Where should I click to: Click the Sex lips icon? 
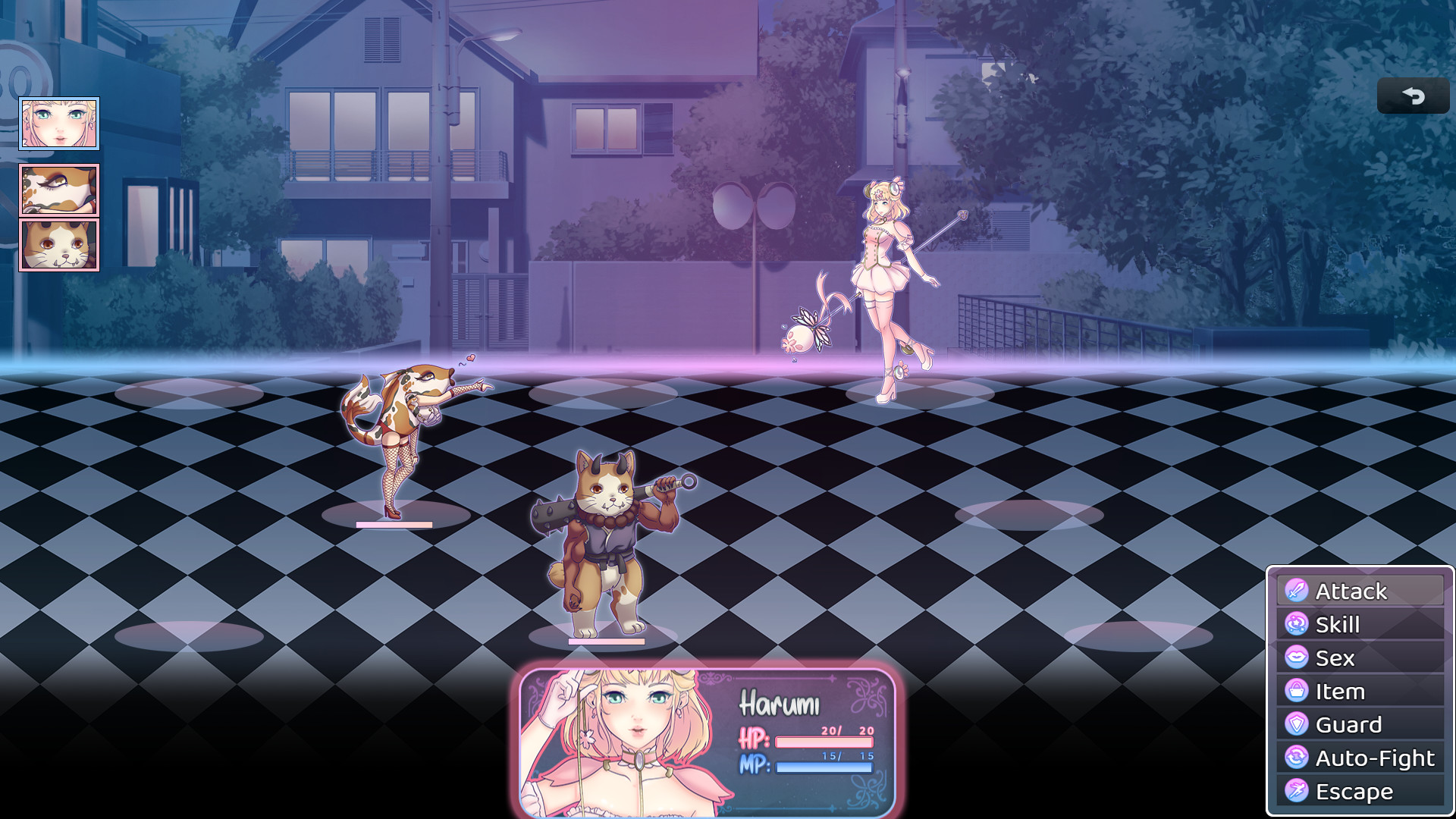tap(1295, 657)
